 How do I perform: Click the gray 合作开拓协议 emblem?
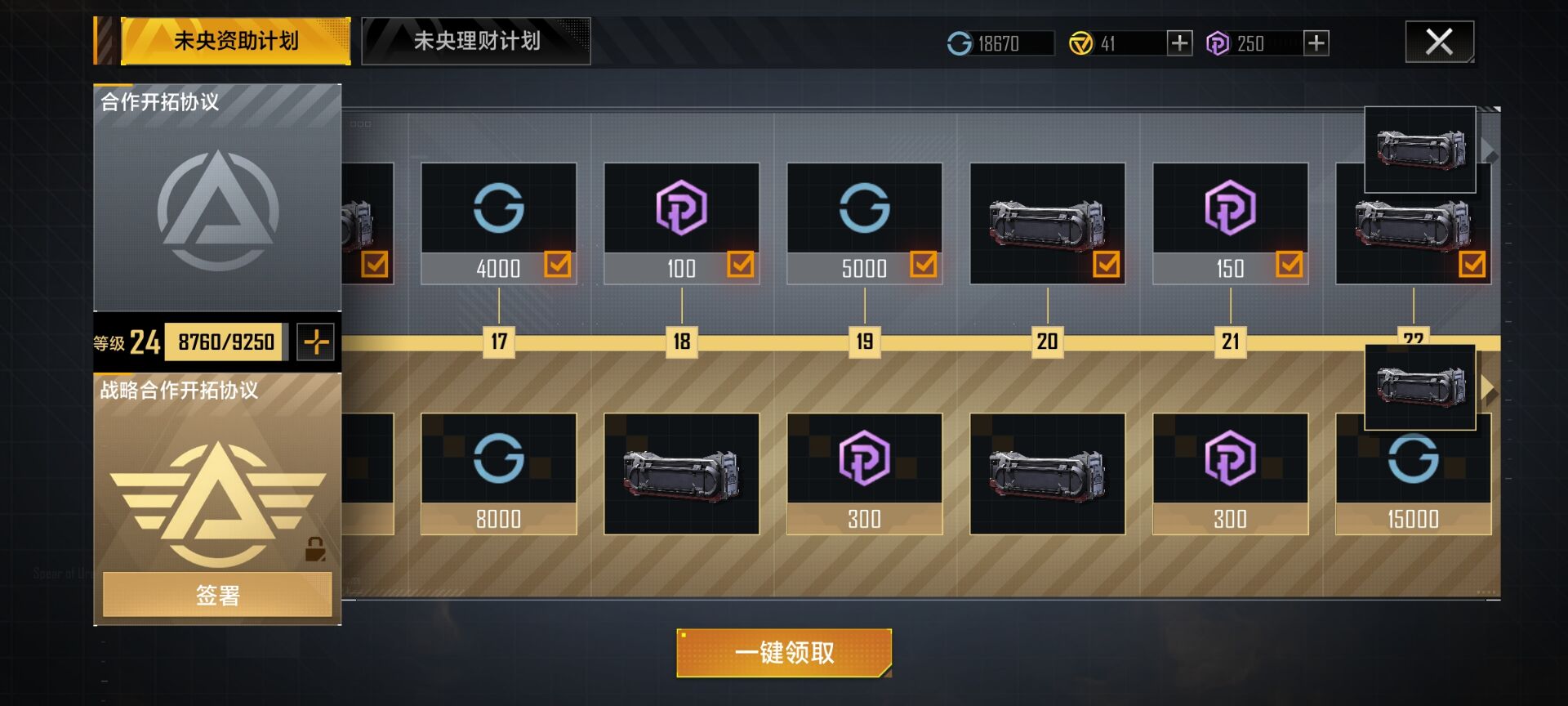(217, 207)
